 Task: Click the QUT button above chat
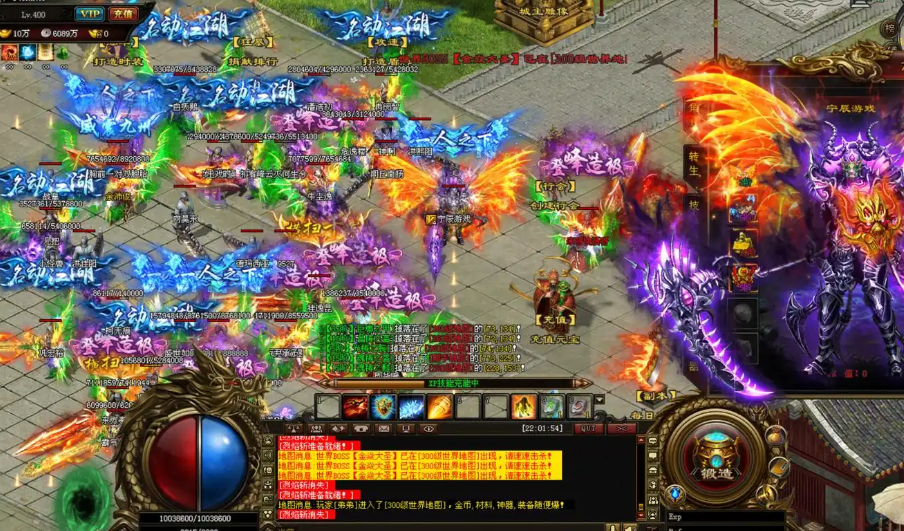pos(586,428)
